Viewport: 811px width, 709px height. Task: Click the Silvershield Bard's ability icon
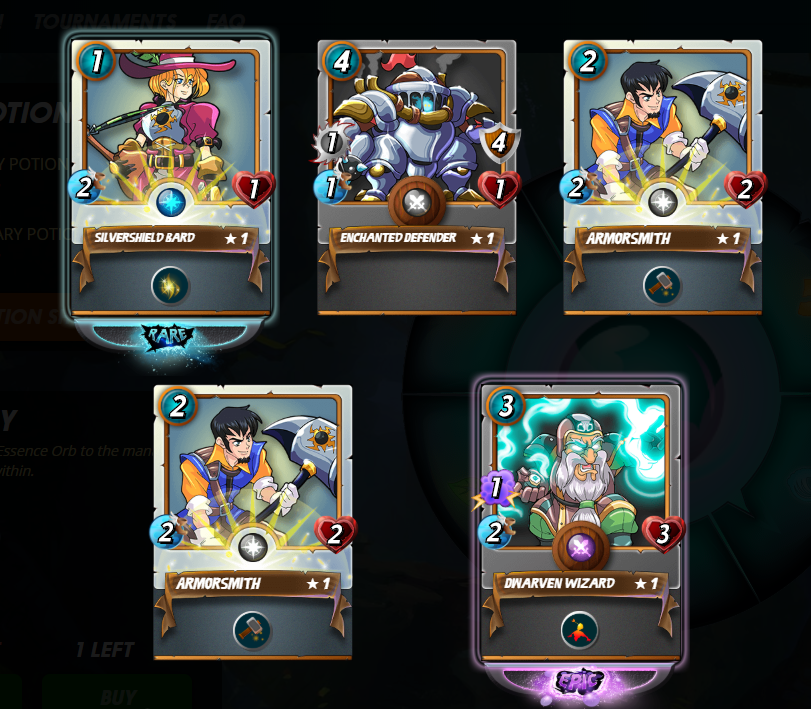coord(170,285)
